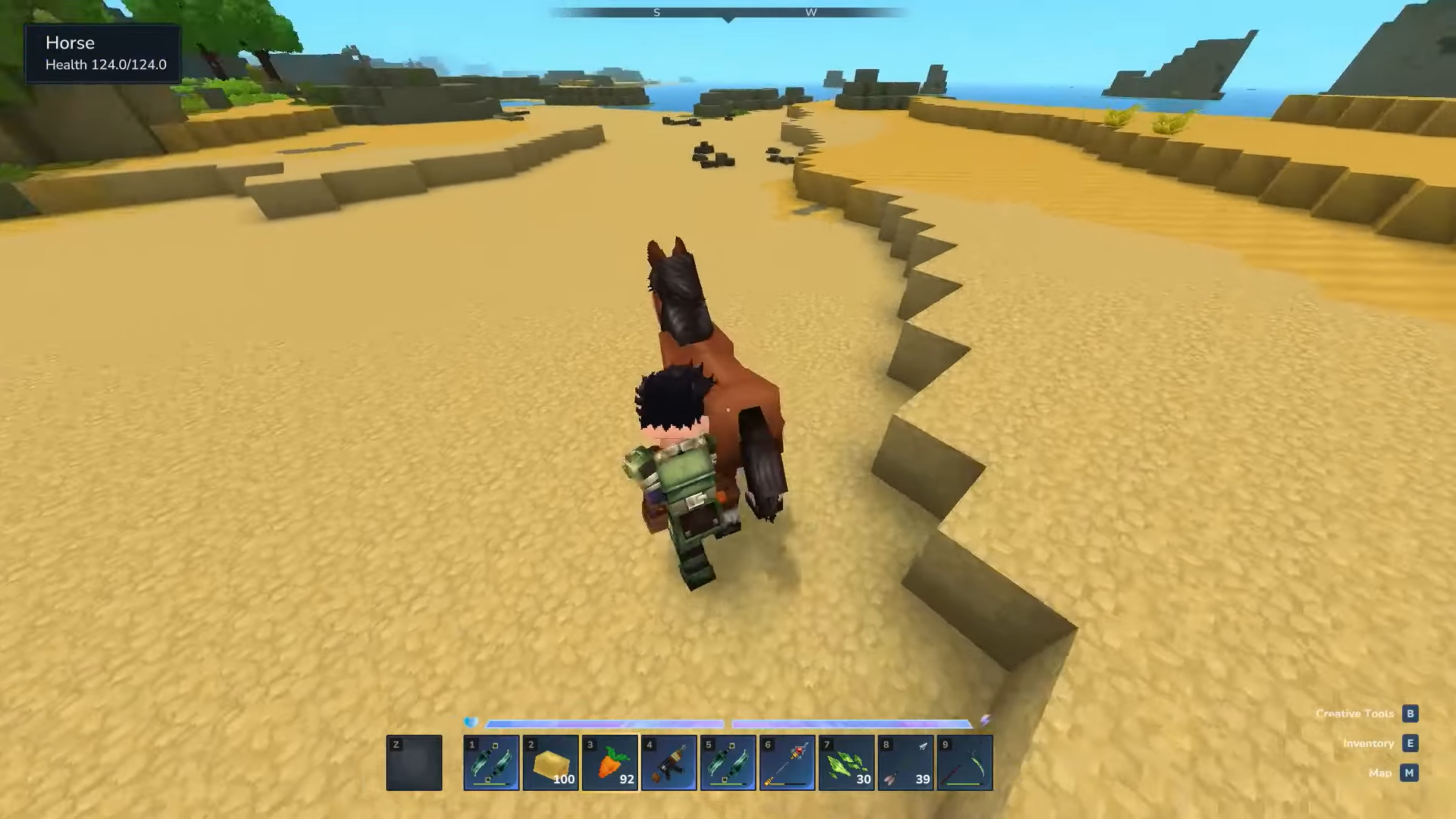Select the rifle in hotbar slot 4
1456x819 pixels.
(668, 762)
